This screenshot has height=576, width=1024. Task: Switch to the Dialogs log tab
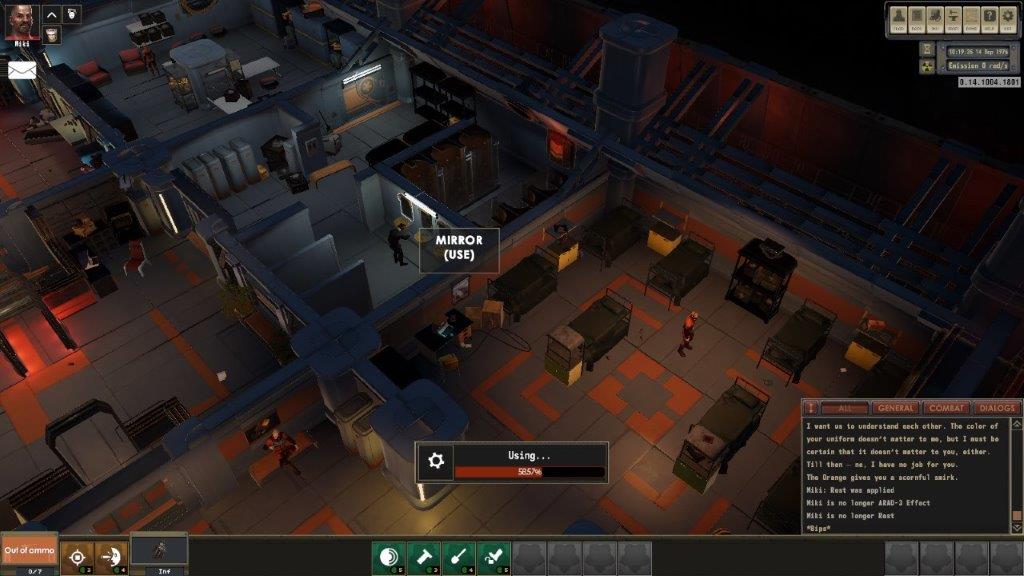pyautogui.click(x=995, y=408)
